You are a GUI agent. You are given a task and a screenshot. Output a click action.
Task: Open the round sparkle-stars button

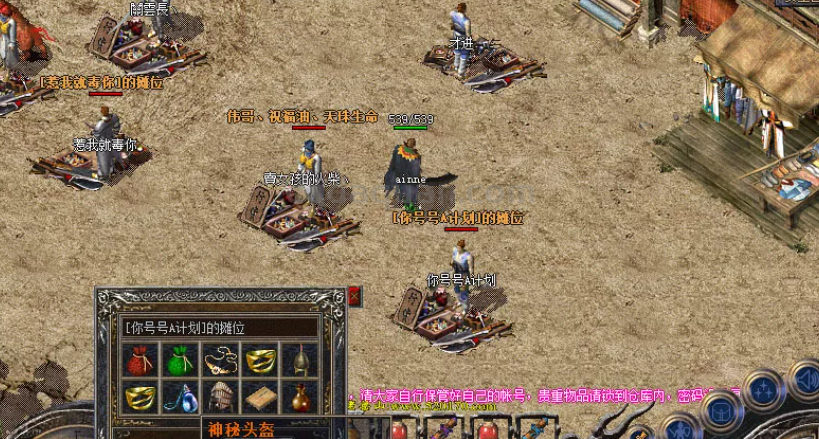click(764, 389)
